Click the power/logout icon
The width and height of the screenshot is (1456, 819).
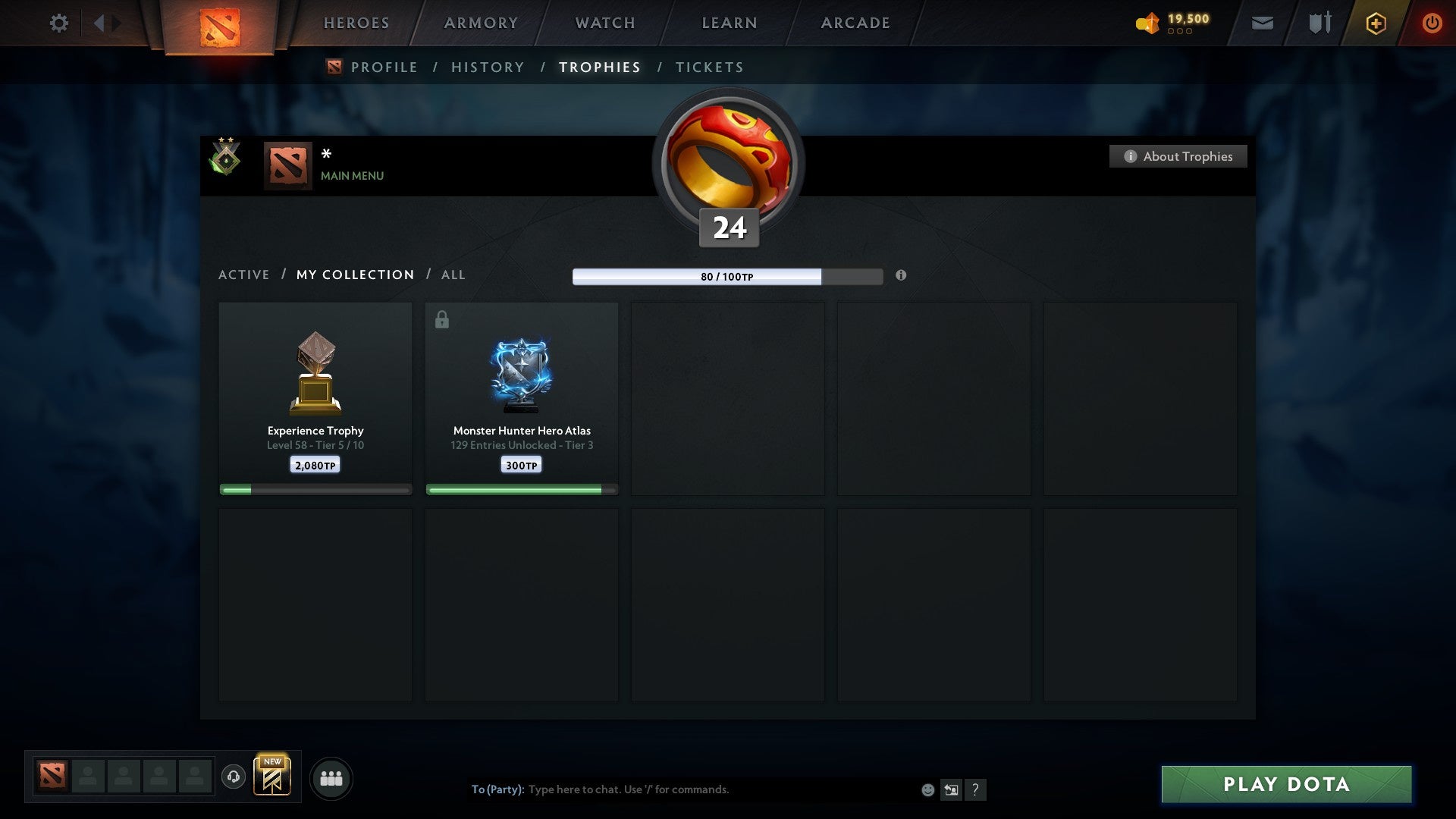coord(1432,23)
